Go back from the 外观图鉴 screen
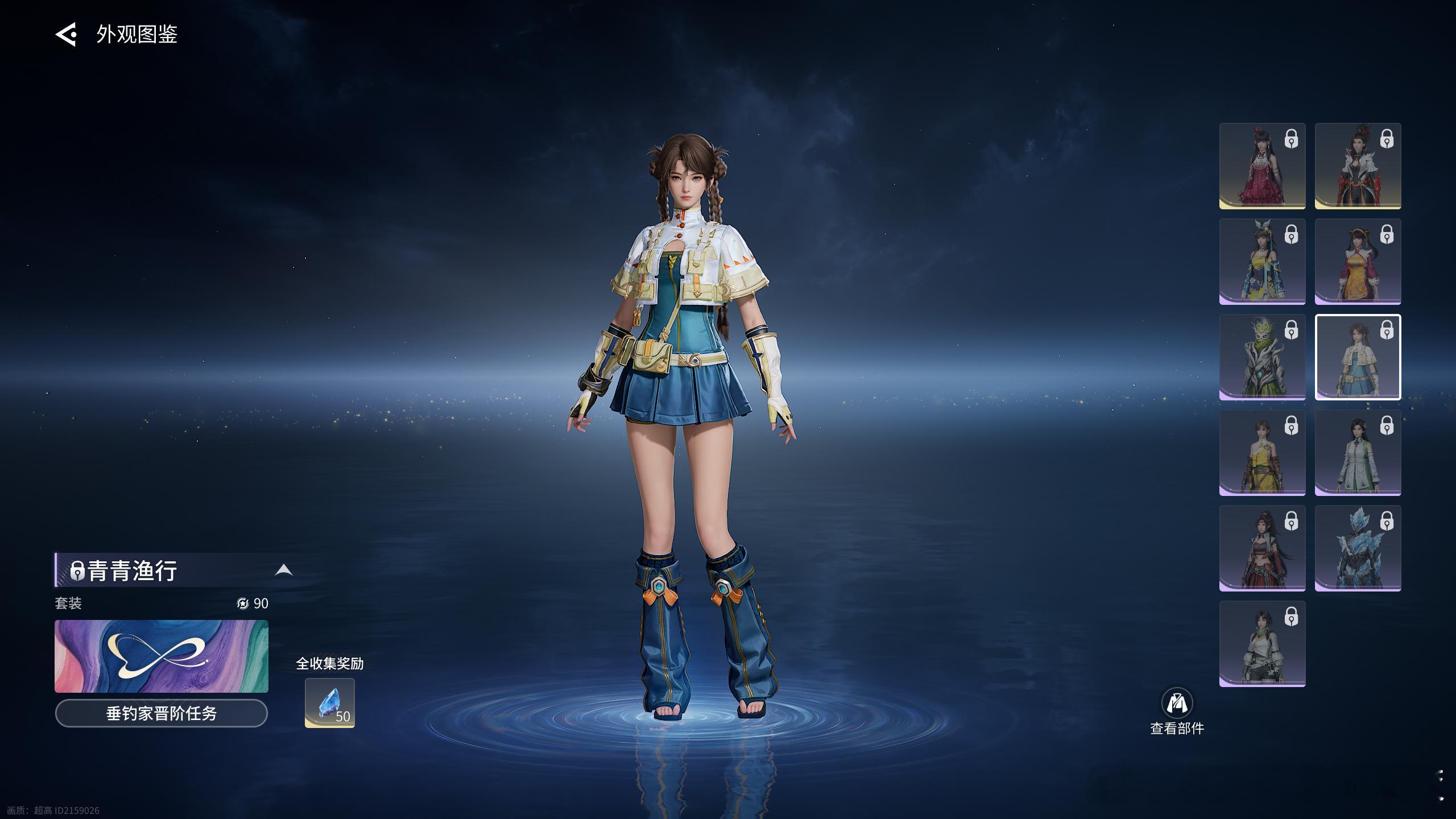The width and height of the screenshot is (1456, 819). pyautogui.click(x=66, y=34)
